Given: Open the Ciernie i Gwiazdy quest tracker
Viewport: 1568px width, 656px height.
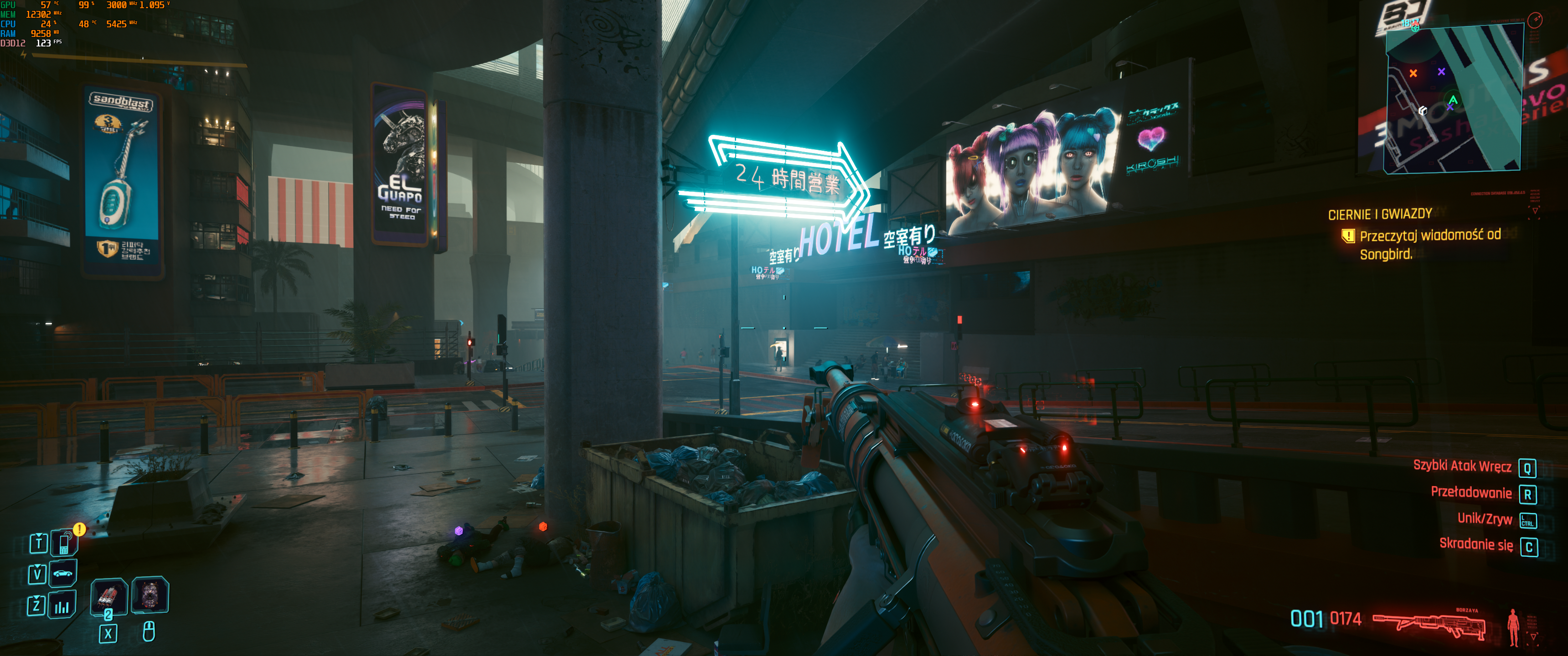Looking at the screenshot, I should pos(1379,214).
